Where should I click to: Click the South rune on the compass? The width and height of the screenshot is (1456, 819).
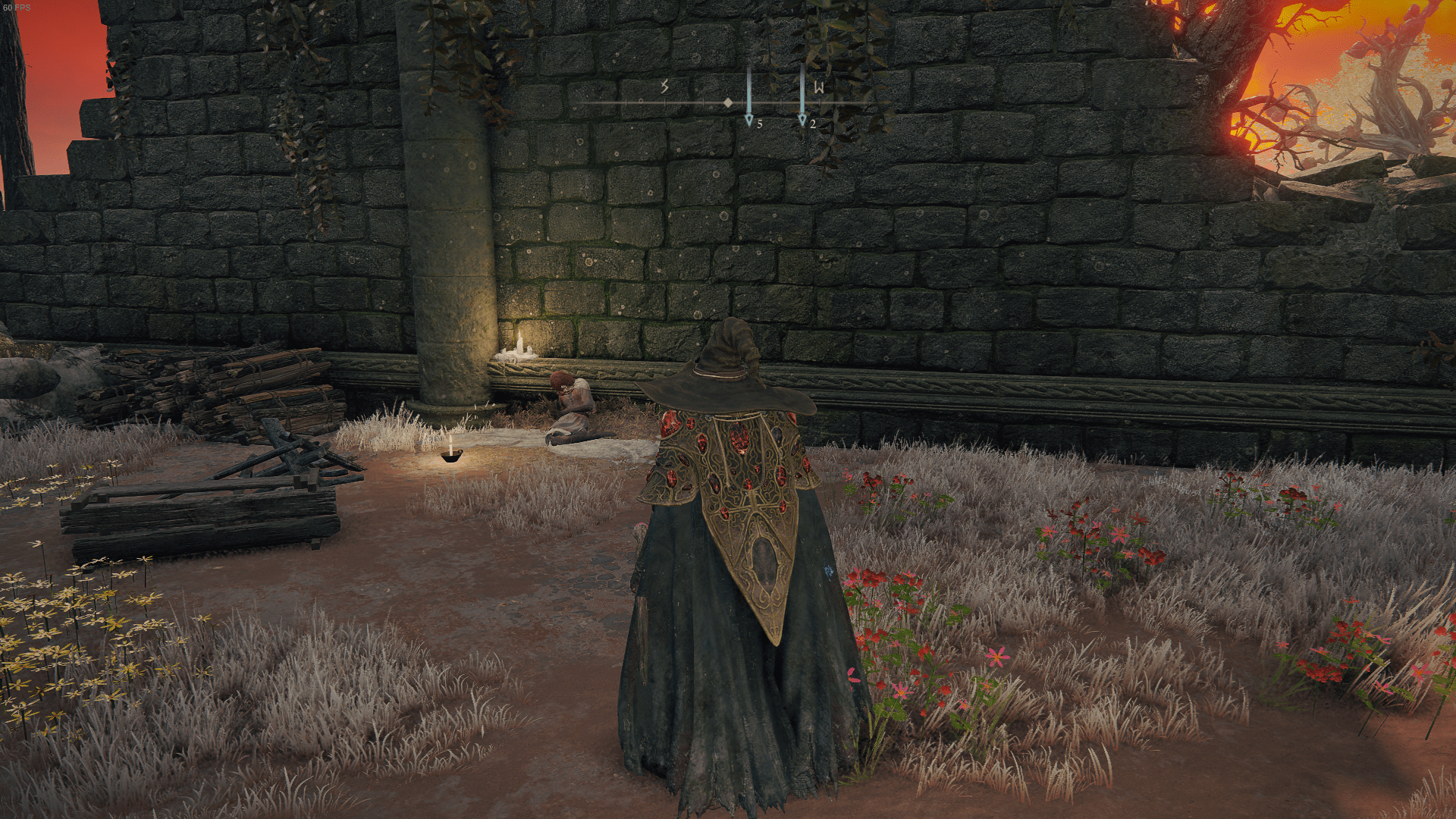(x=664, y=87)
